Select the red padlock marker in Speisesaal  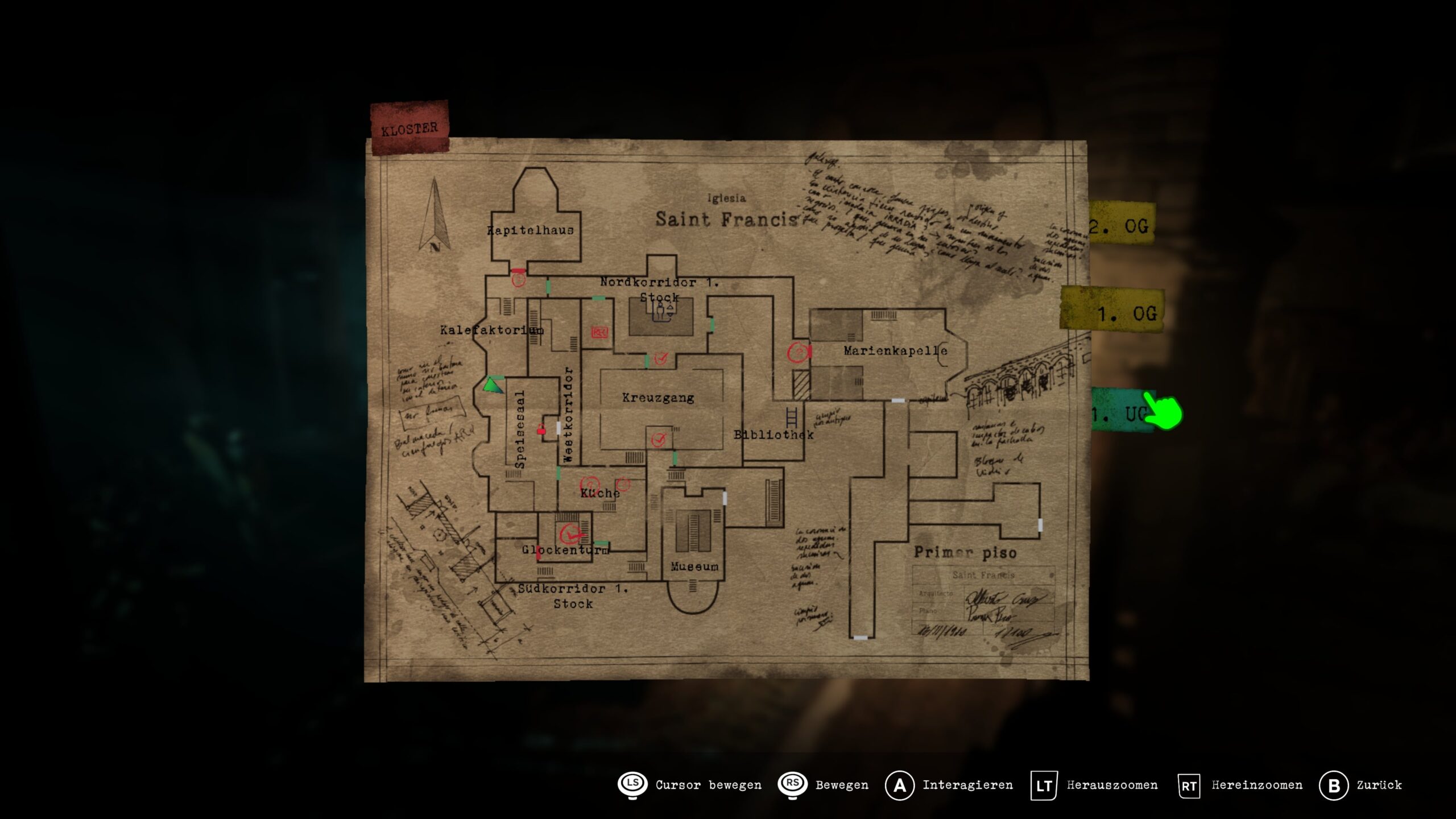[541, 429]
